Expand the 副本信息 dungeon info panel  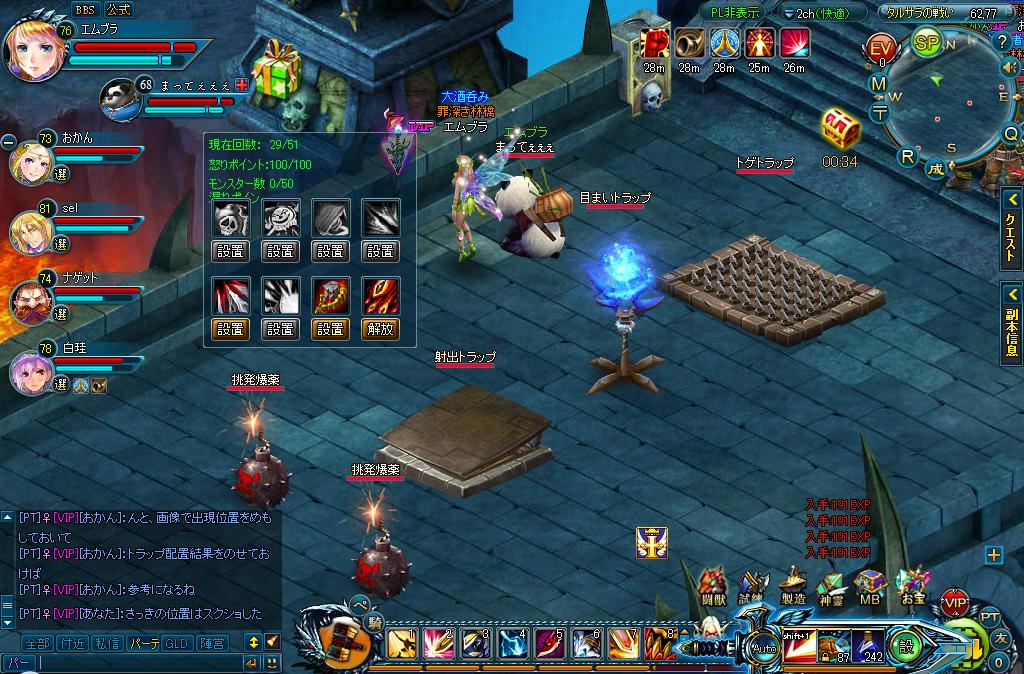[1010, 322]
